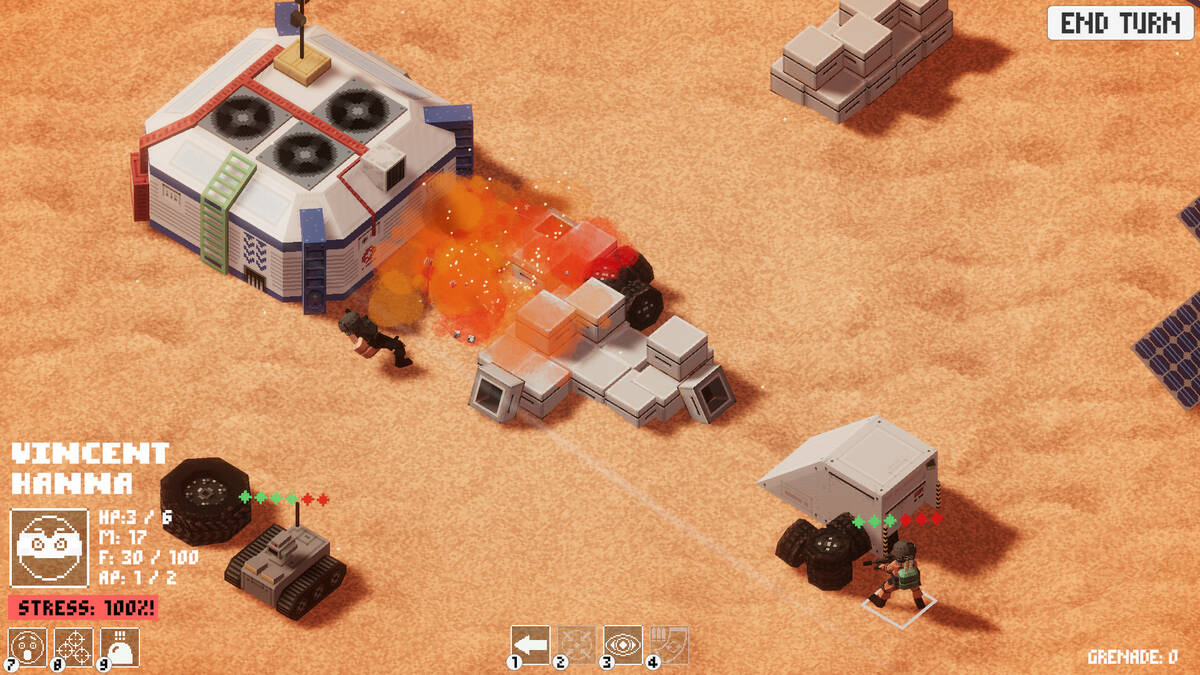1200x675 pixels.
Task: Choose the greyed-out crosshair attack action
Action: (x=576, y=645)
